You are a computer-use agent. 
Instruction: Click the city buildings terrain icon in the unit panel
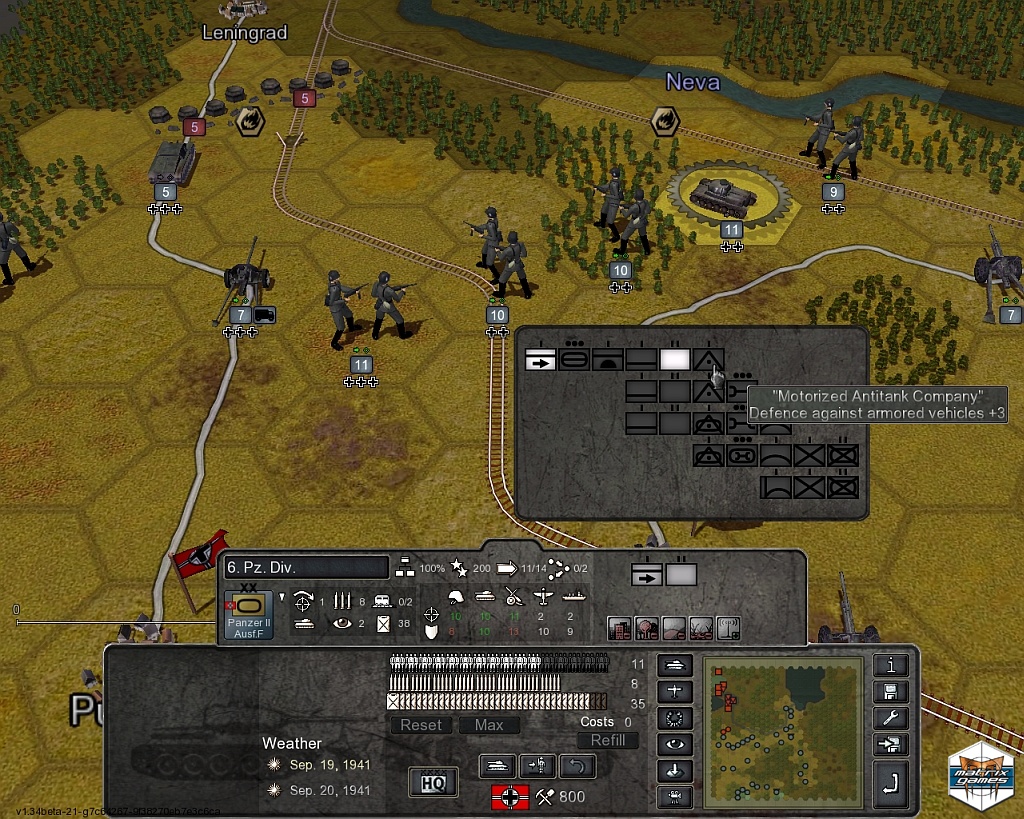620,628
